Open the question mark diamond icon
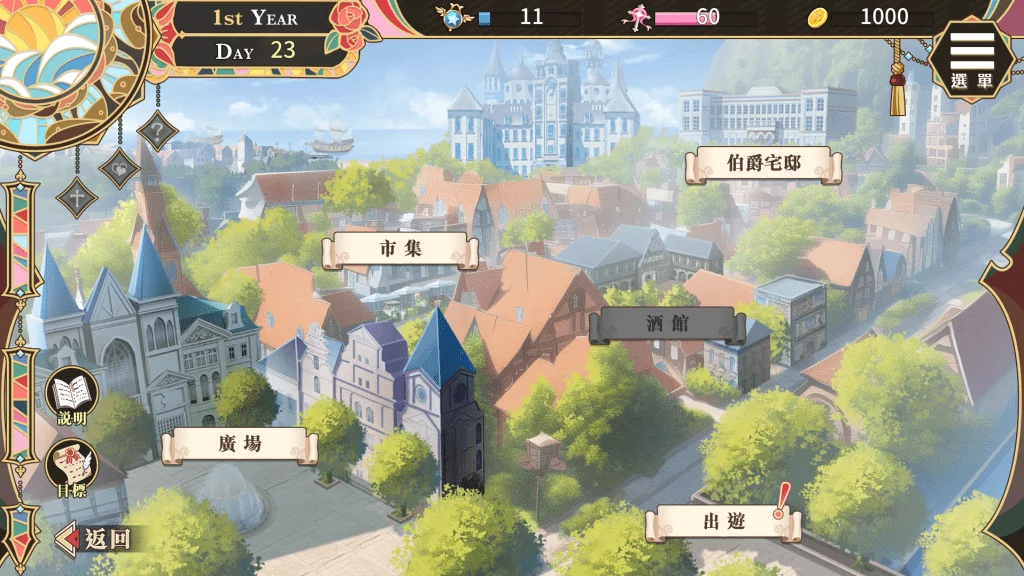The width and height of the screenshot is (1024, 576). pos(157,130)
